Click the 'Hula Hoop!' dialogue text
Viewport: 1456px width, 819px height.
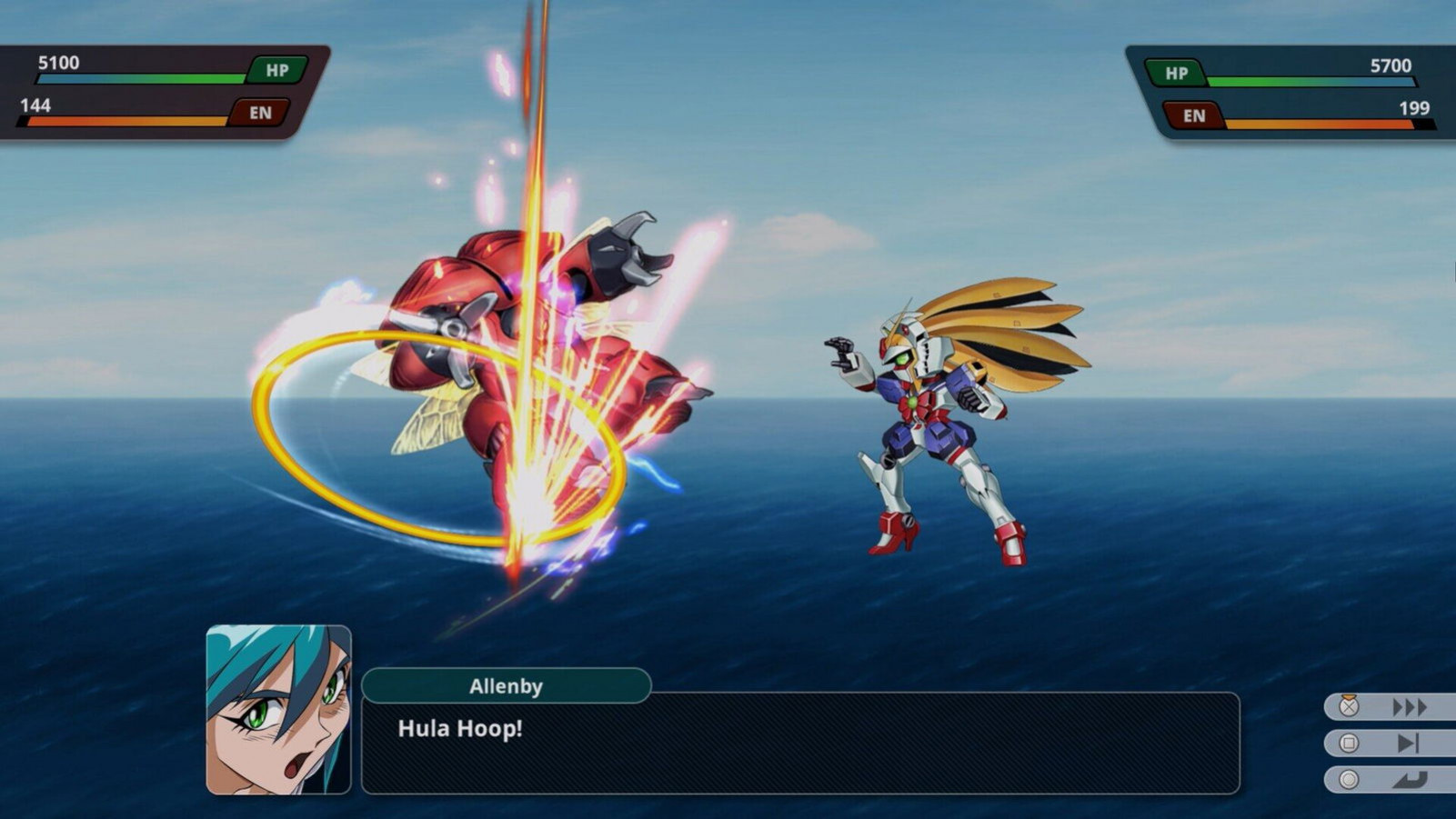click(460, 729)
